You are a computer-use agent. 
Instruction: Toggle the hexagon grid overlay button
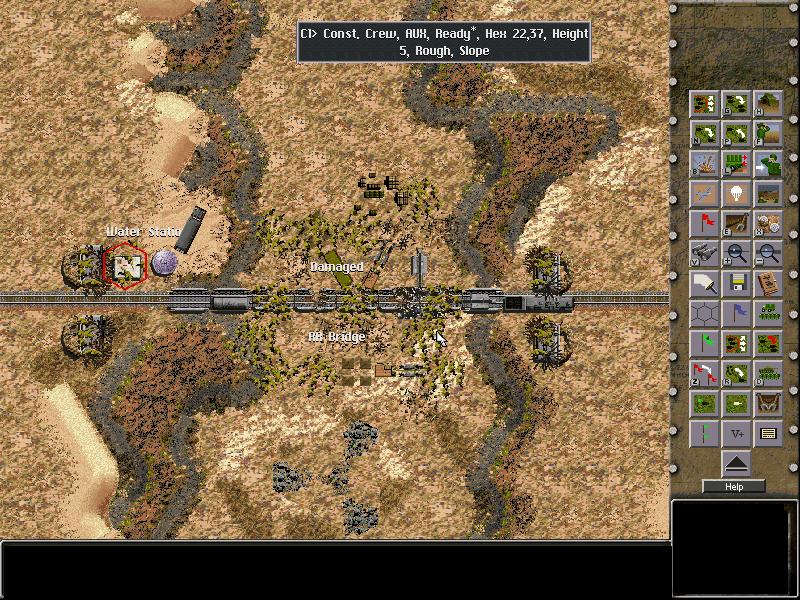704,314
